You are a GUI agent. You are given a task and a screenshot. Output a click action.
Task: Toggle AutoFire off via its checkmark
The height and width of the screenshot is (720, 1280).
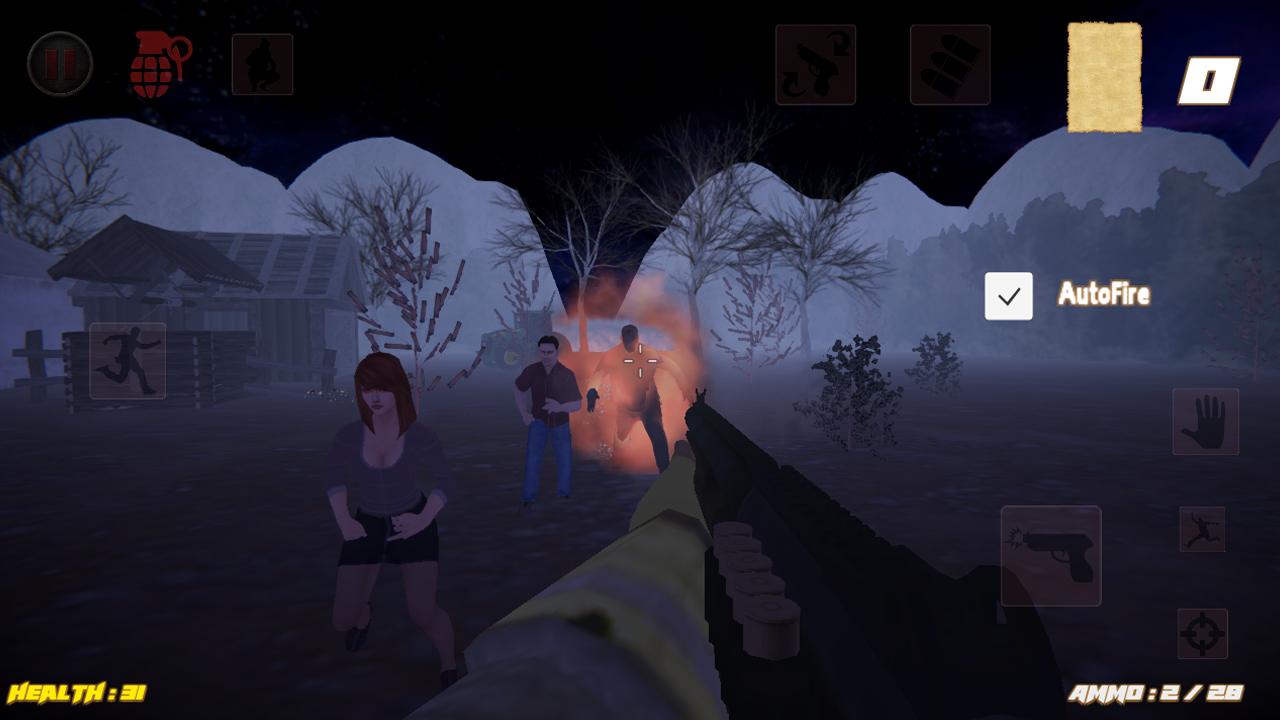click(1008, 295)
